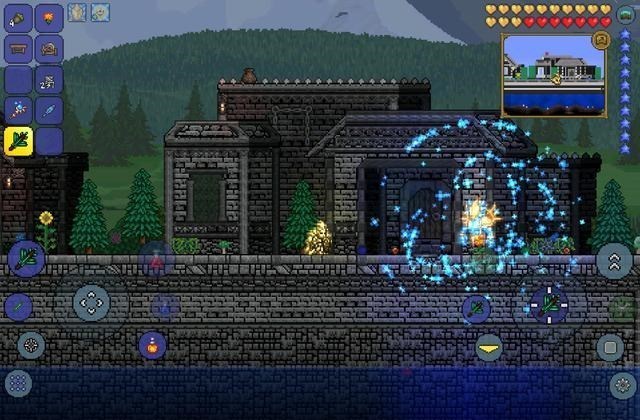640x420 pixels.
Task: Tap the rounded square button
Action: 610,348
